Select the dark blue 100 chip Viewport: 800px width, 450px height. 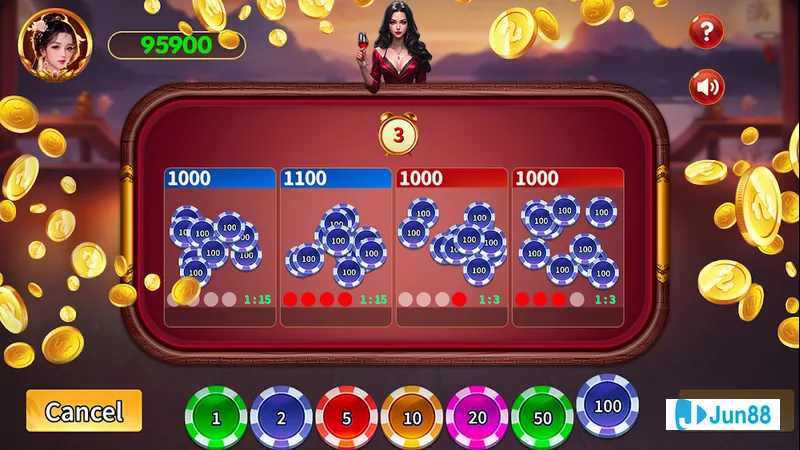pyautogui.click(x=607, y=405)
